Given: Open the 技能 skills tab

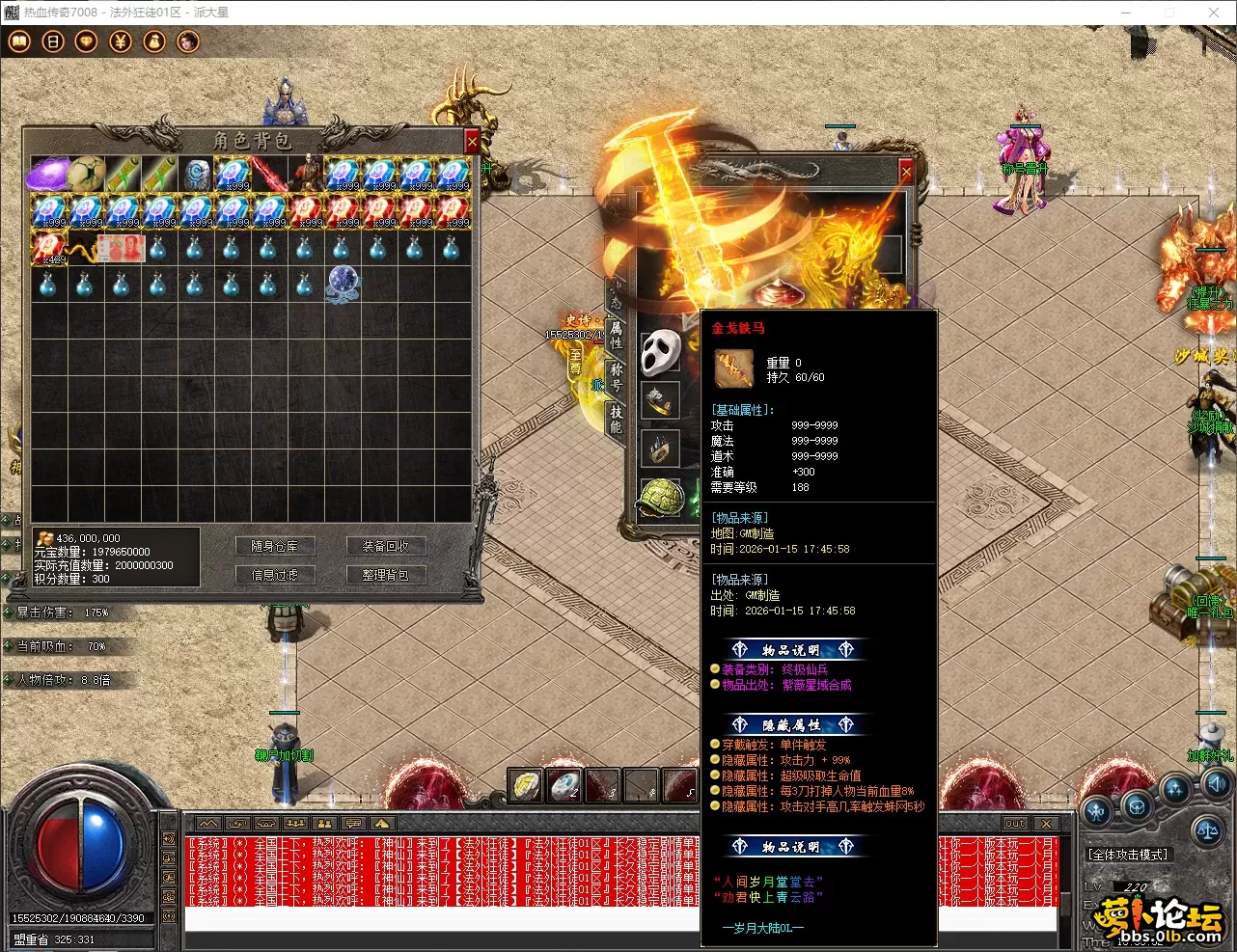Looking at the screenshot, I should click(616, 420).
